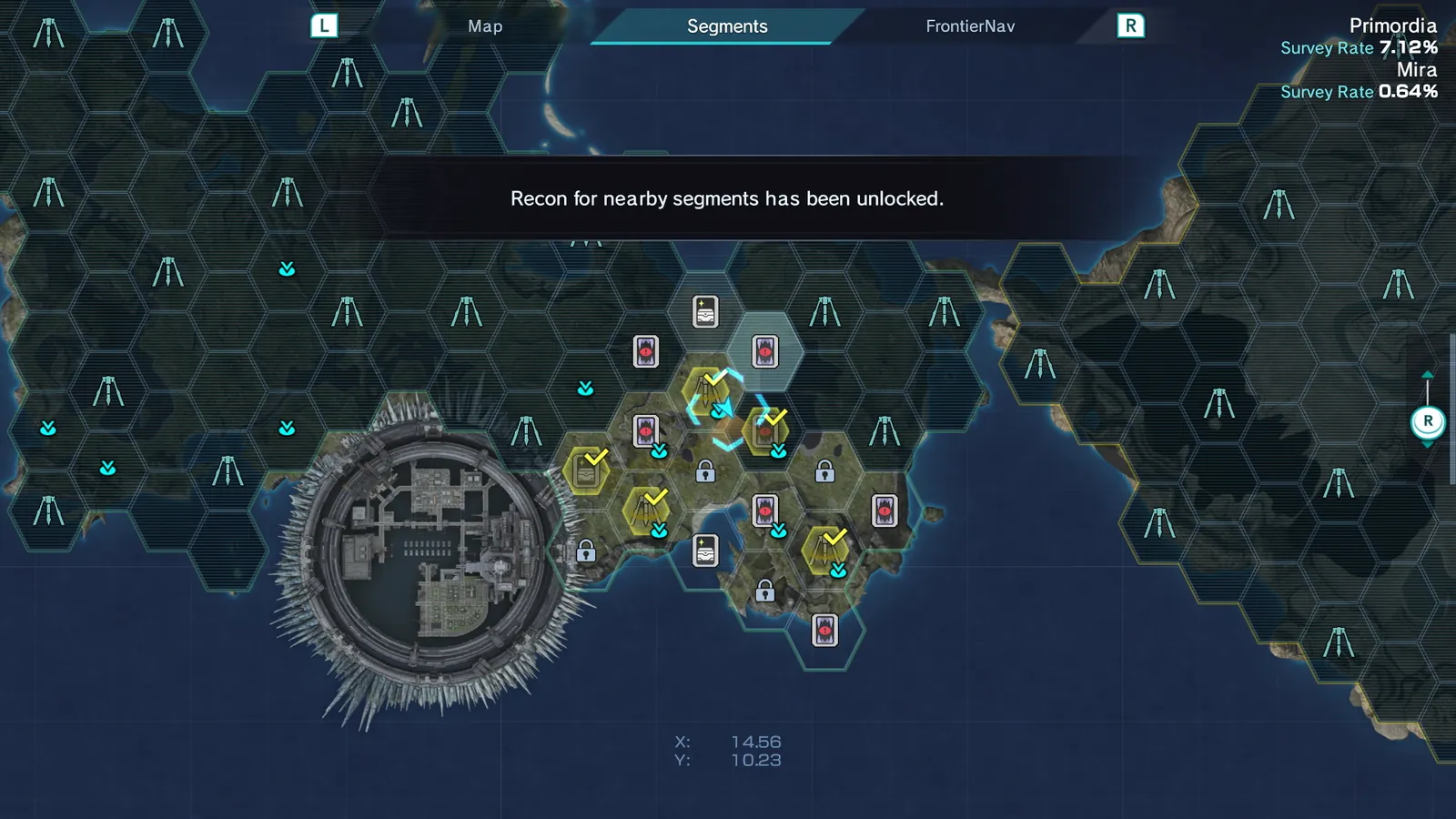1456x819 pixels.
Task: Click the R vertical zoom slider on the right edge
Action: (x=1428, y=420)
